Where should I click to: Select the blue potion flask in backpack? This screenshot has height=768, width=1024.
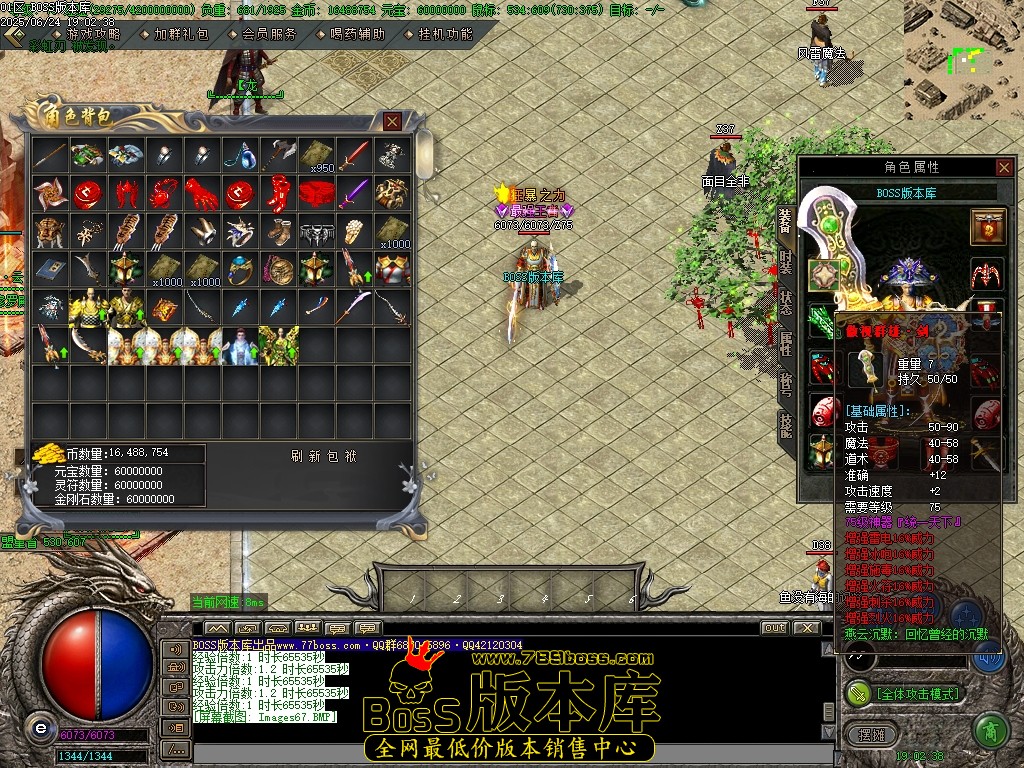[240, 156]
